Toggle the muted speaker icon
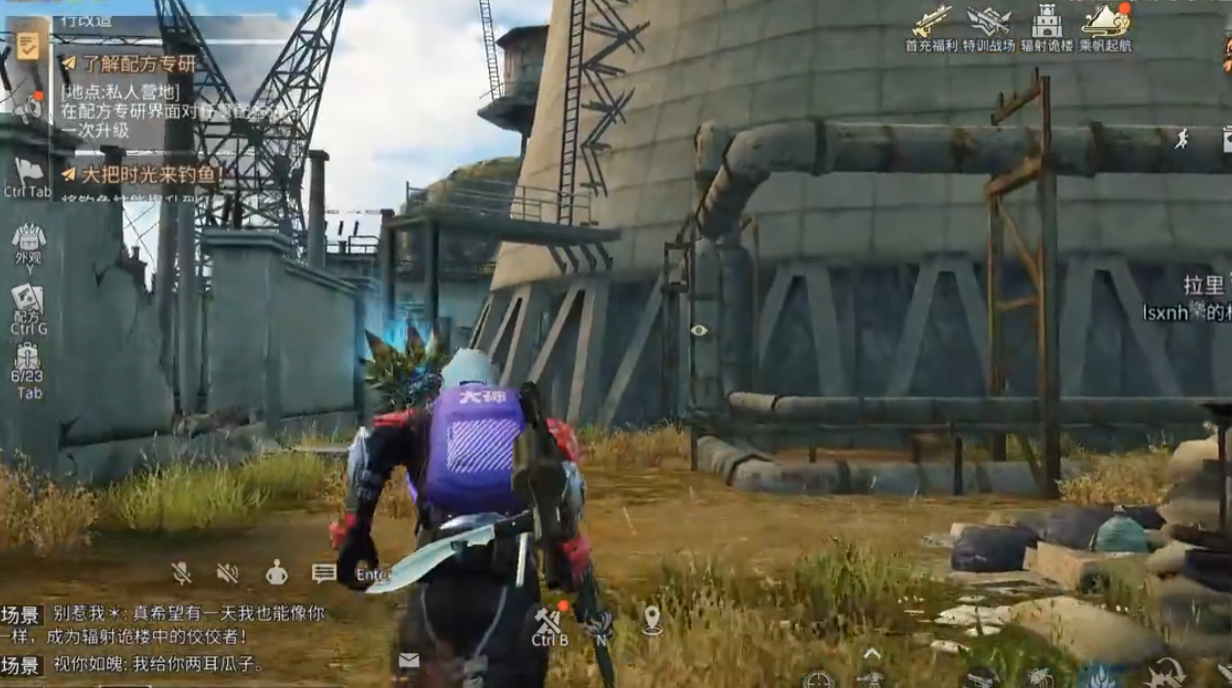 (x=228, y=573)
